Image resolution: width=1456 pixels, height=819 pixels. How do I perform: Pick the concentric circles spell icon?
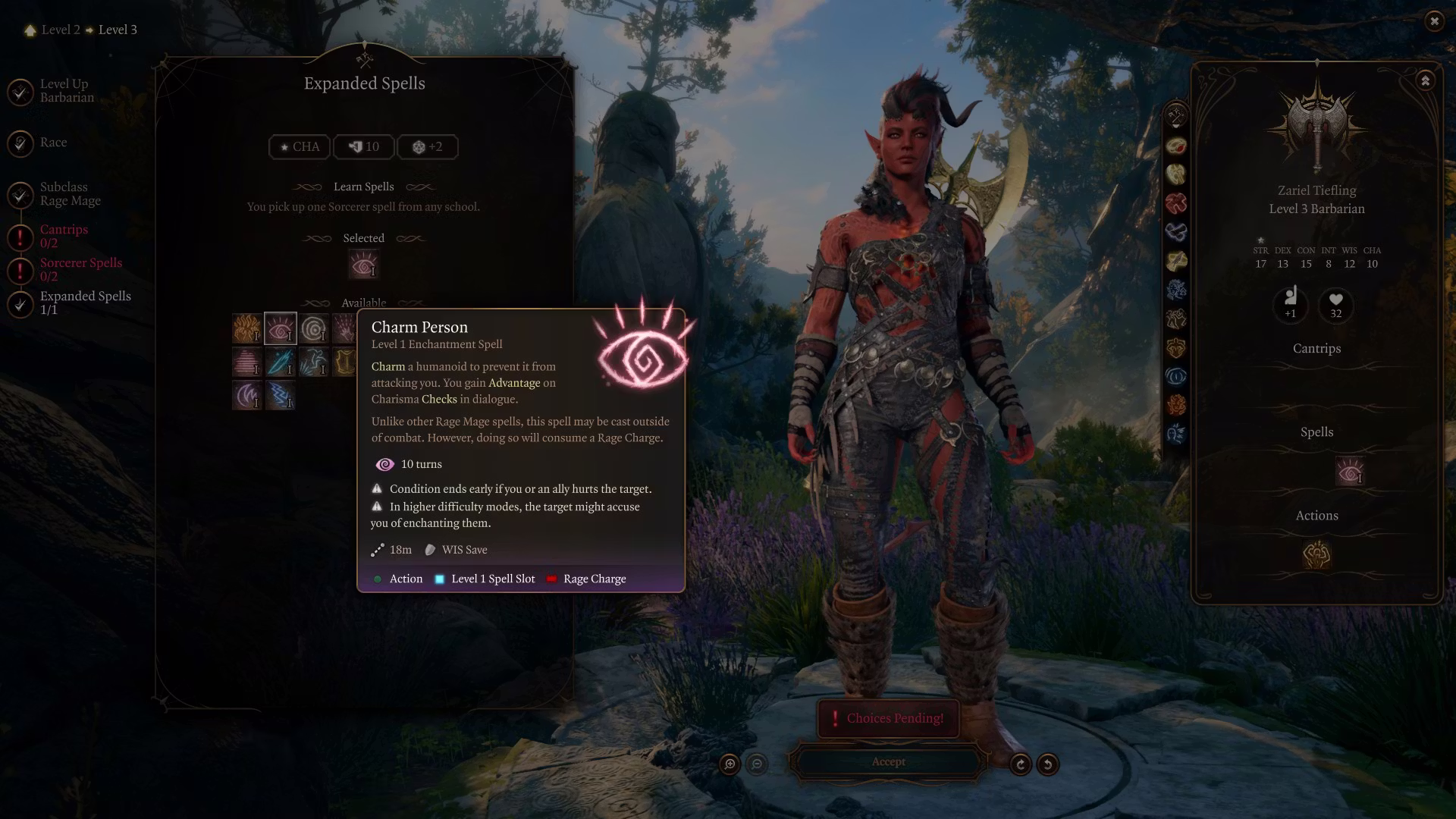click(313, 329)
